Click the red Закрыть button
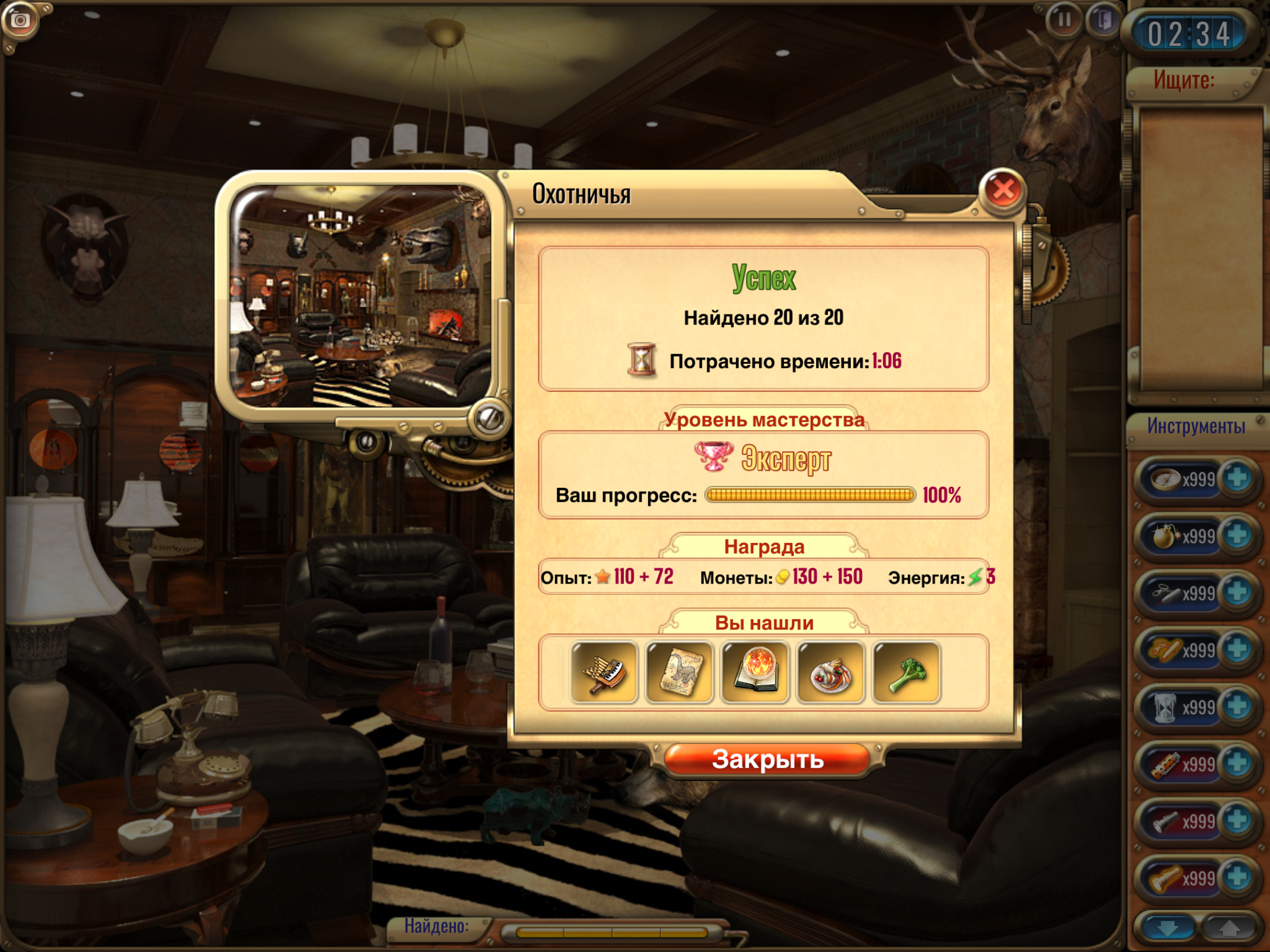The image size is (1270, 952). tap(767, 759)
